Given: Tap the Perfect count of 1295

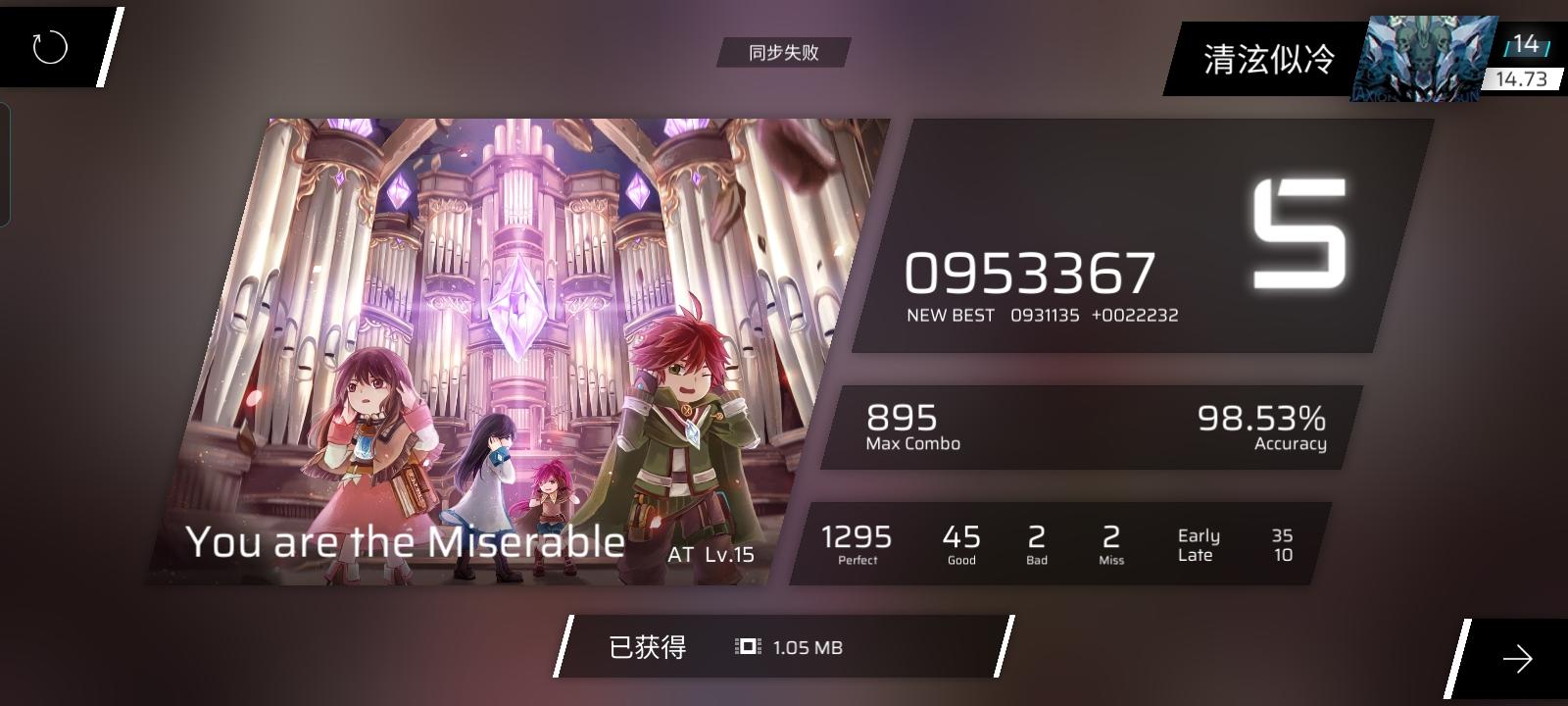Looking at the screenshot, I should pyautogui.click(x=857, y=541).
